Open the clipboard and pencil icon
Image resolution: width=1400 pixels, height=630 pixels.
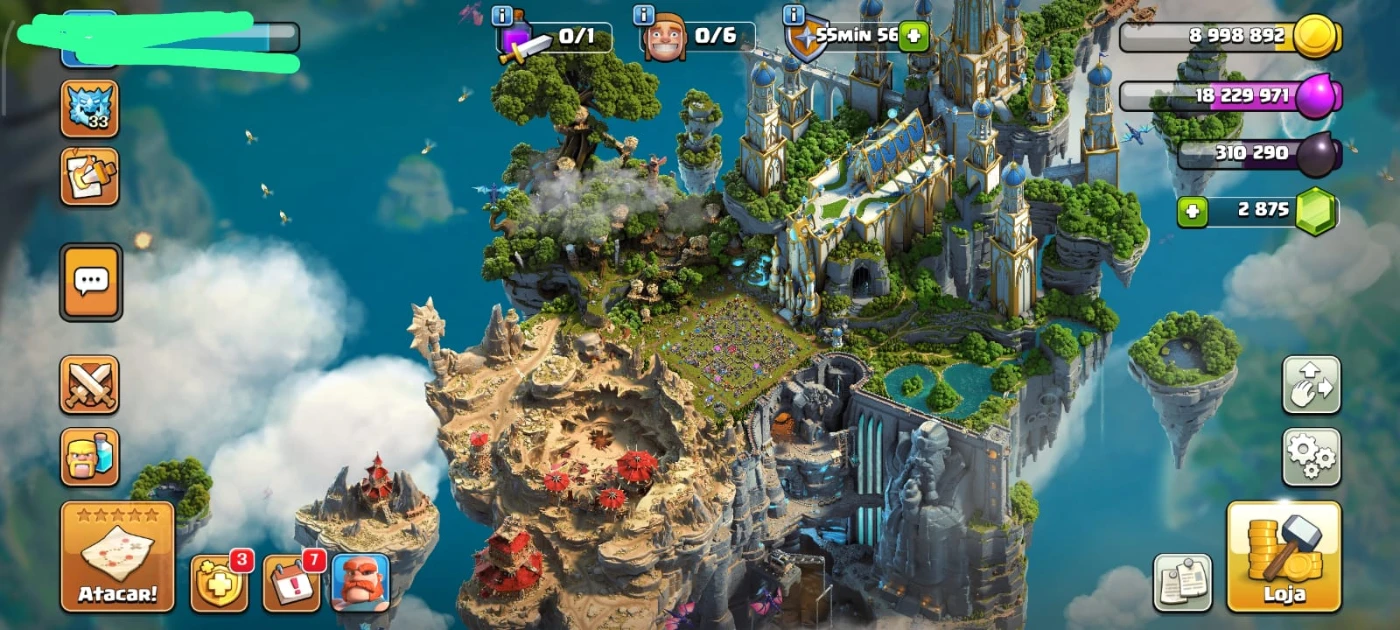(90, 177)
